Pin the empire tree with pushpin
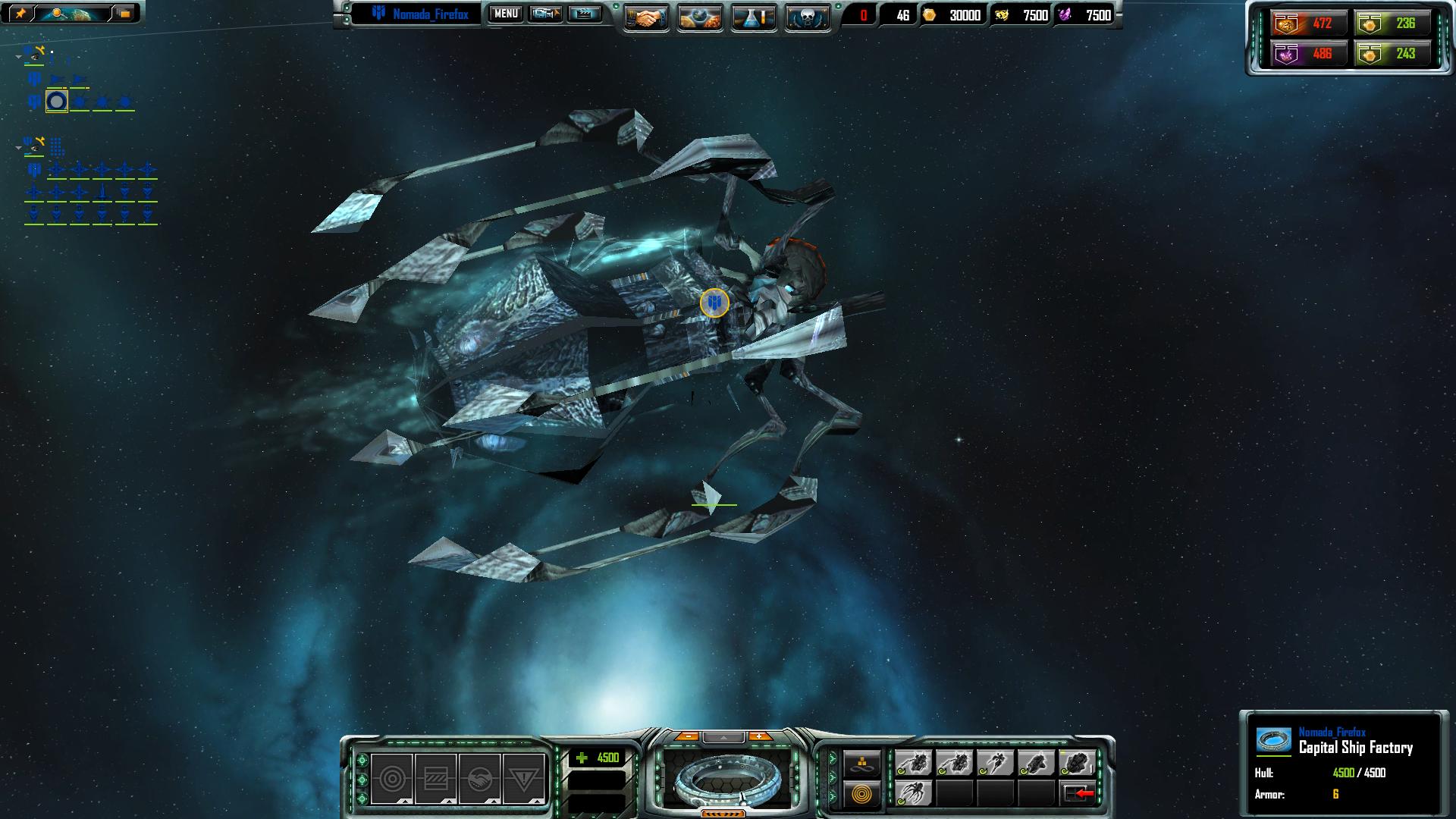This screenshot has width=1456, height=819. point(19,13)
